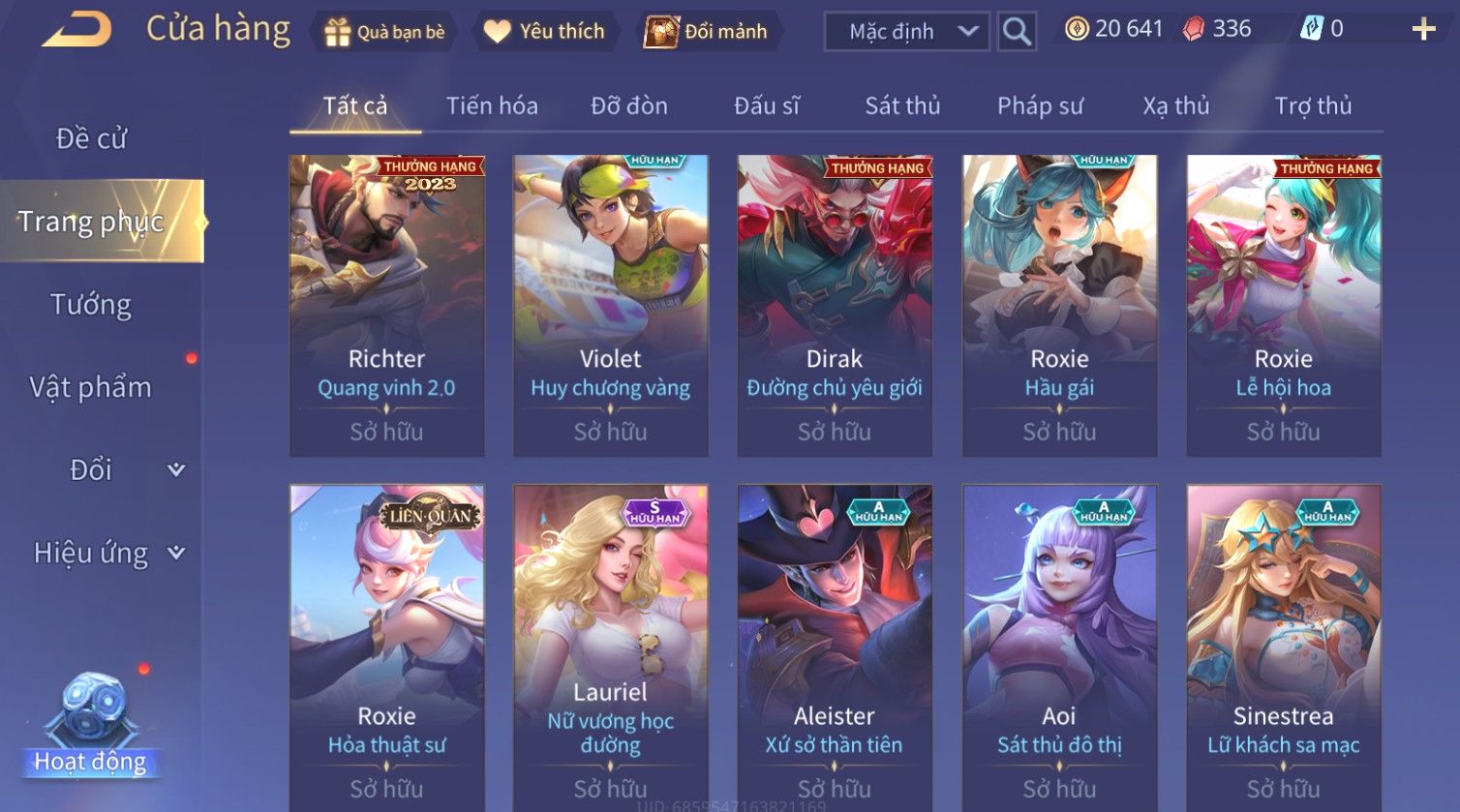Open the Hoạt động events icon
Image resolution: width=1460 pixels, height=812 pixels.
(91, 726)
